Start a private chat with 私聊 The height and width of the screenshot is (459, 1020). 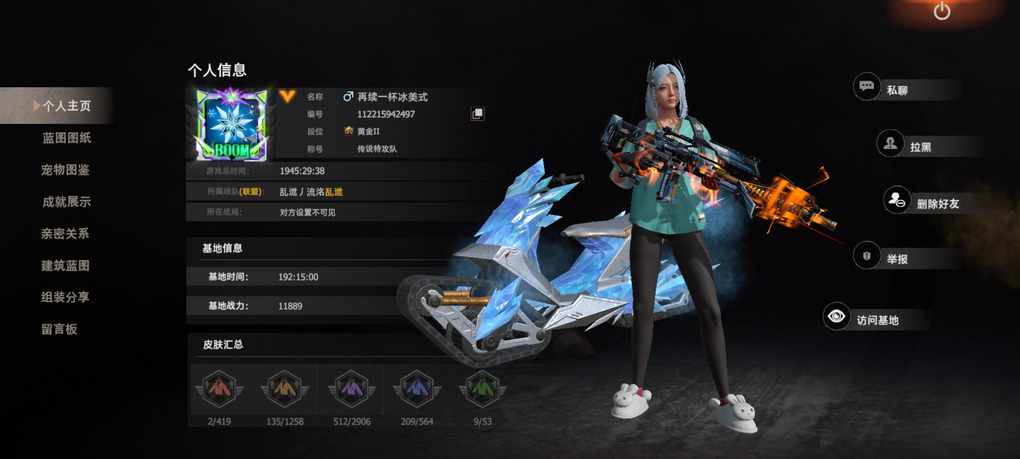[895, 90]
